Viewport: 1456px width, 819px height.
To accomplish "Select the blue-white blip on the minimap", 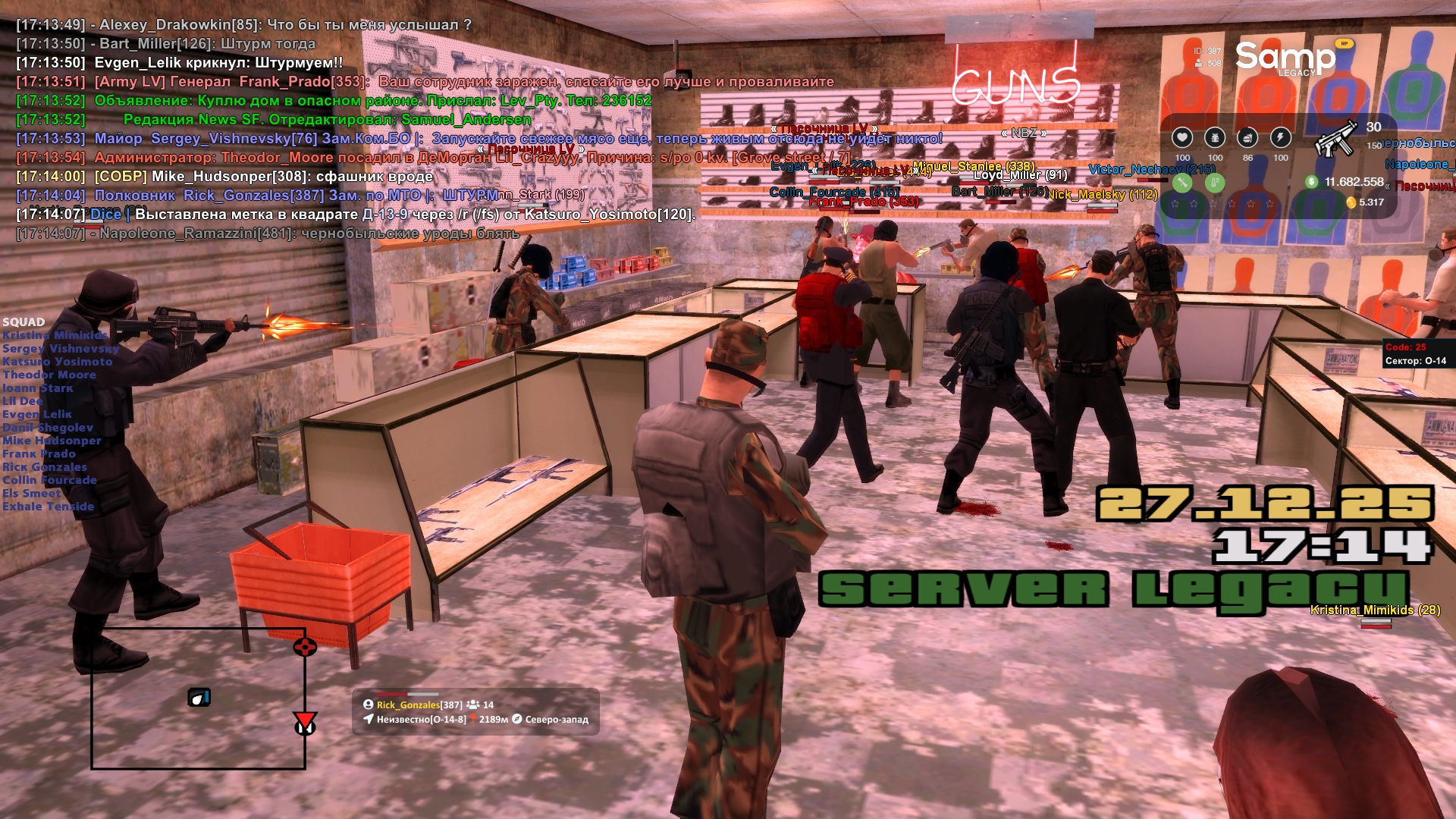I will pos(199,697).
